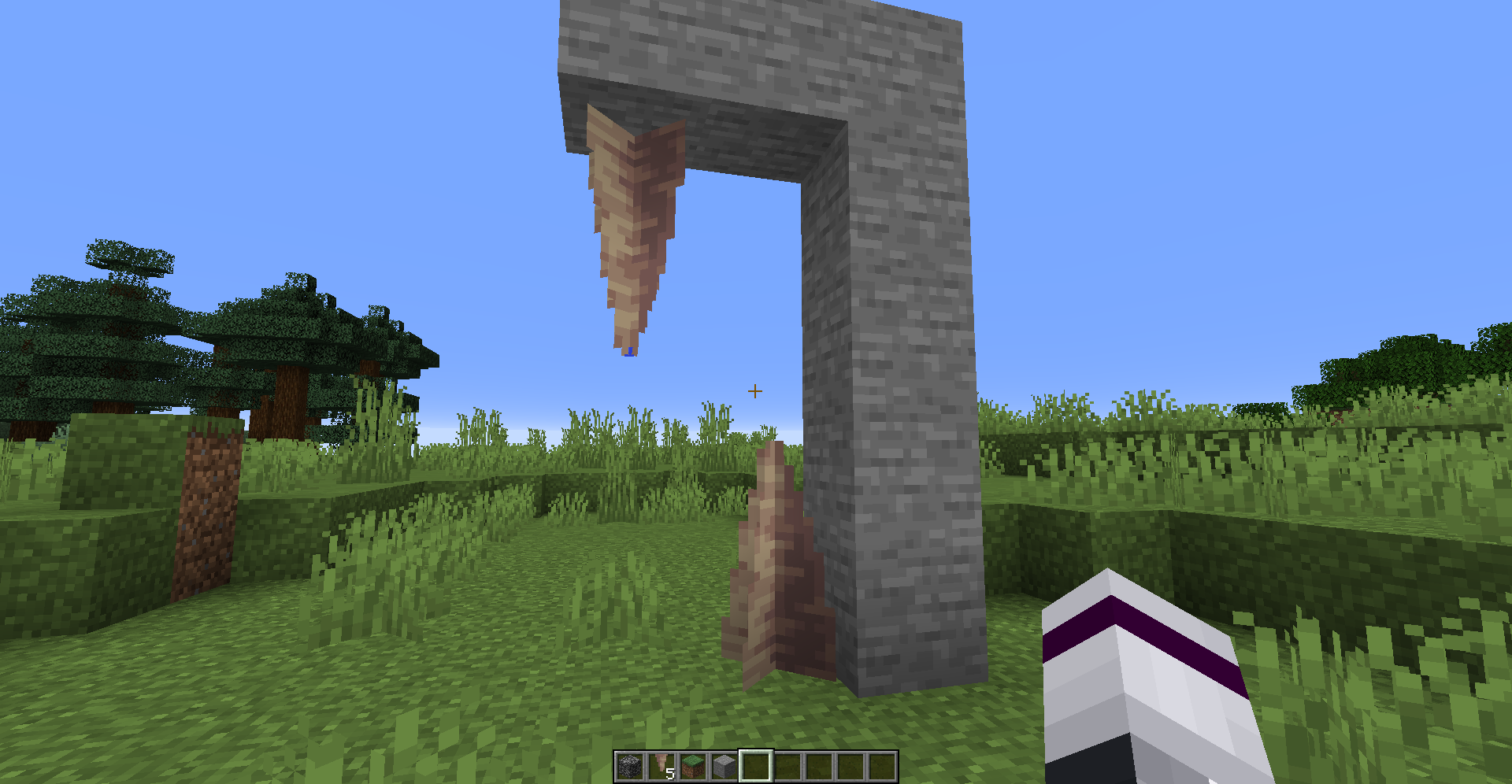
Task: Select the cobblestone block in the hotbar
Action: tap(631, 765)
